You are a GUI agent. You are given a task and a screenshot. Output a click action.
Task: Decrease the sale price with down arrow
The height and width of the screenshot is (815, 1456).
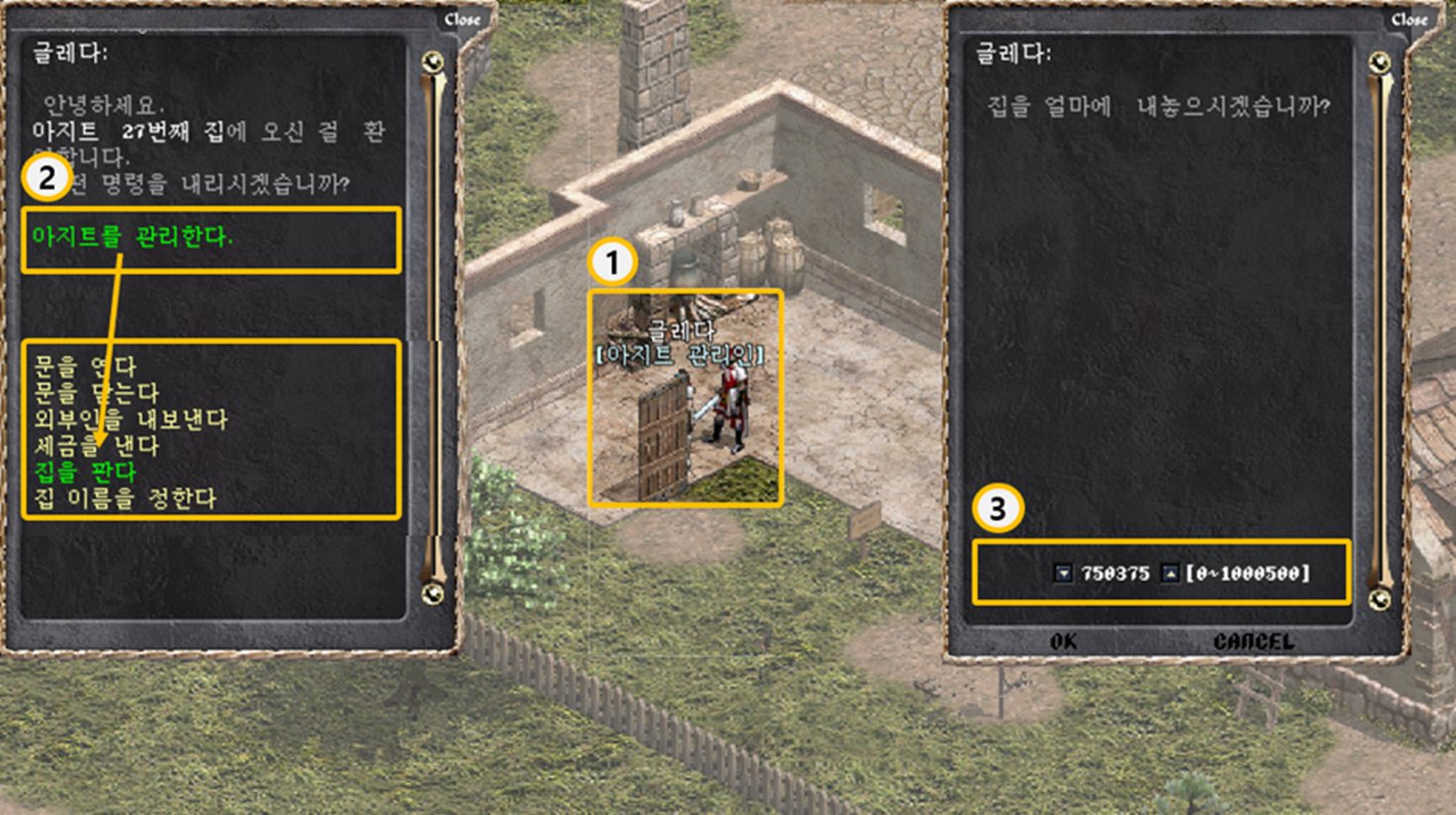(x=1064, y=573)
